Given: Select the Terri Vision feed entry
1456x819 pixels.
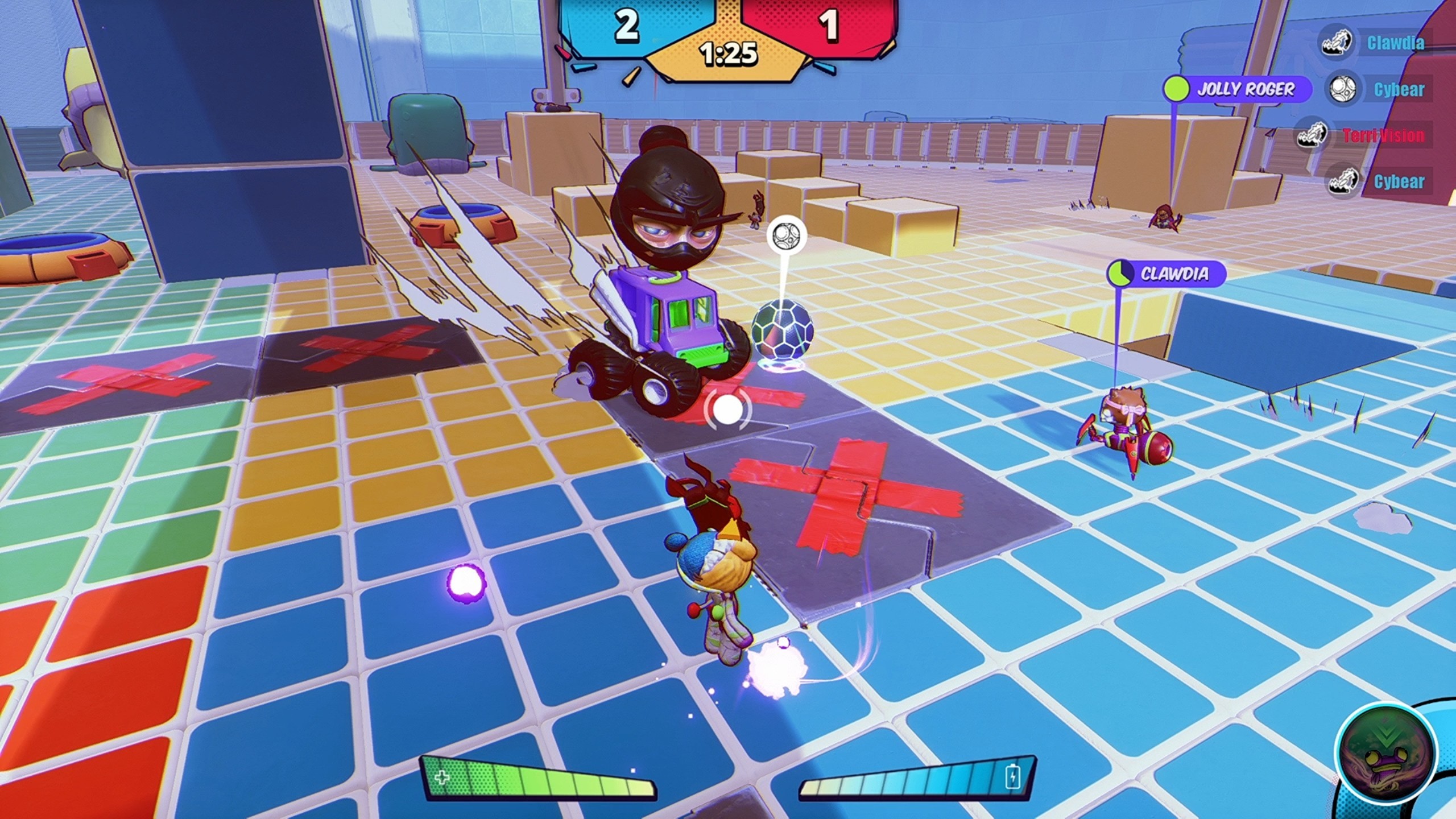Looking at the screenshot, I should coord(1383,136).
